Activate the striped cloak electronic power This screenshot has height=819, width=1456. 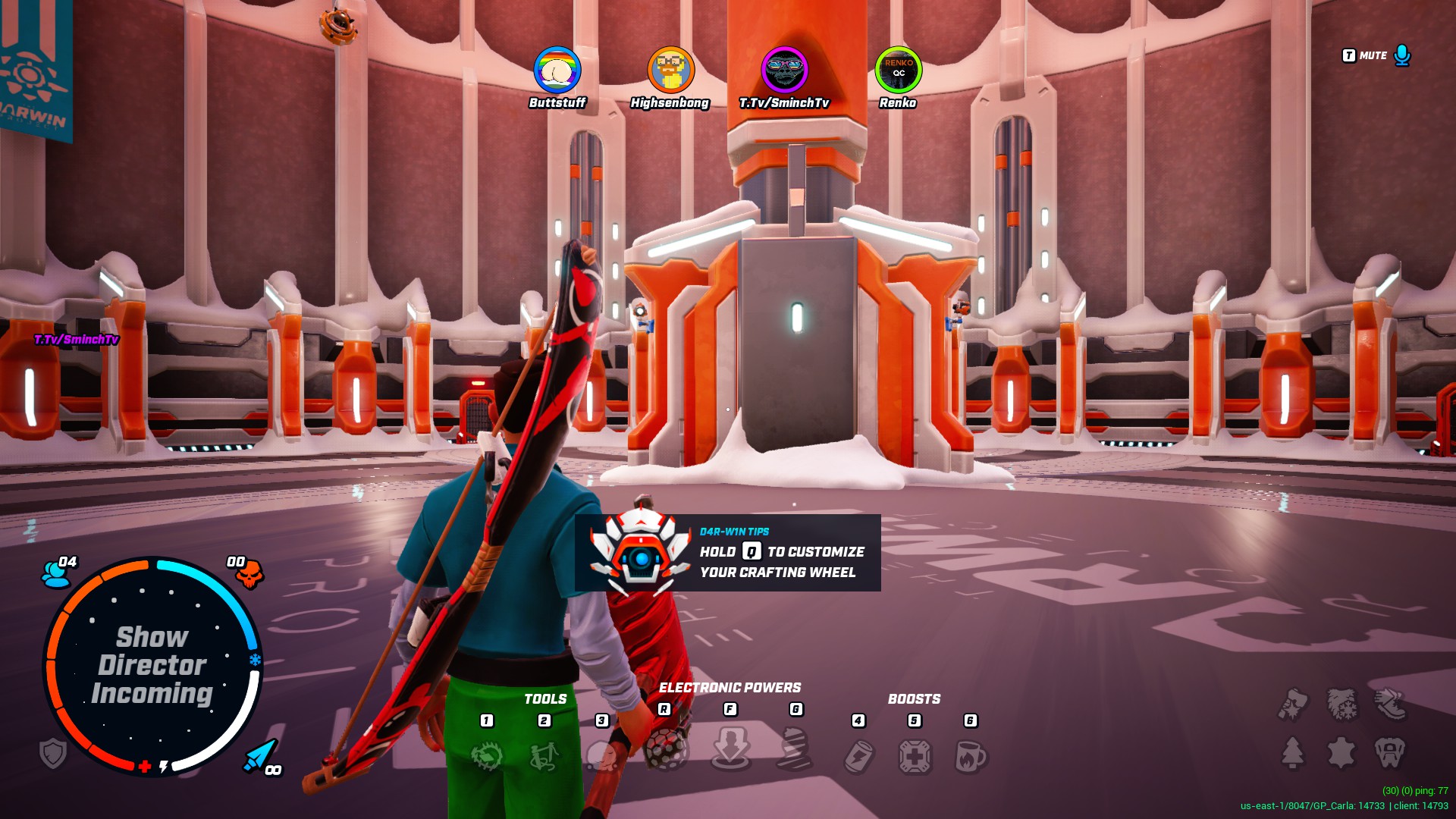tap(795, 749)
